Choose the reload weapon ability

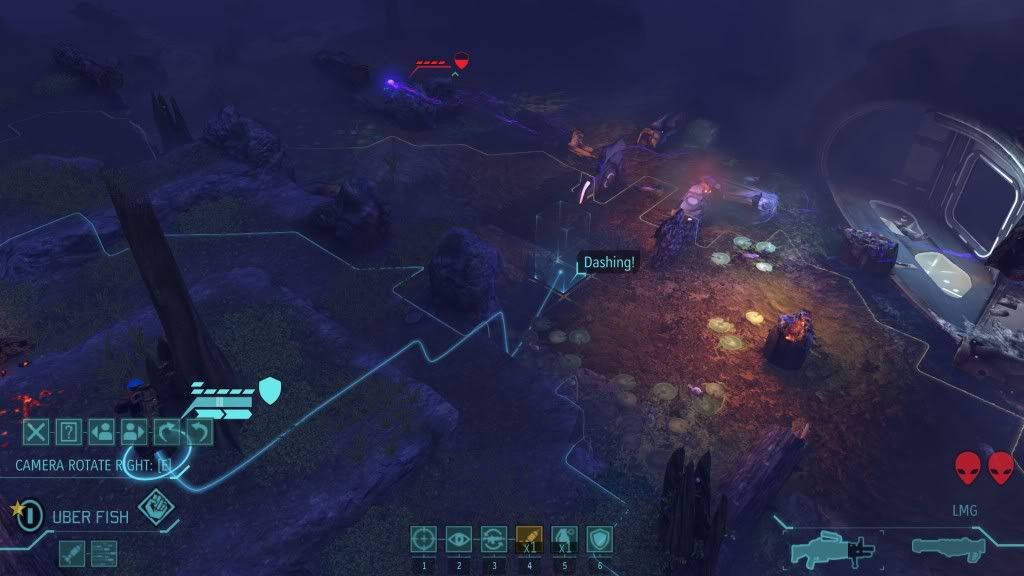pyautogui.click(x=494, y=540)
